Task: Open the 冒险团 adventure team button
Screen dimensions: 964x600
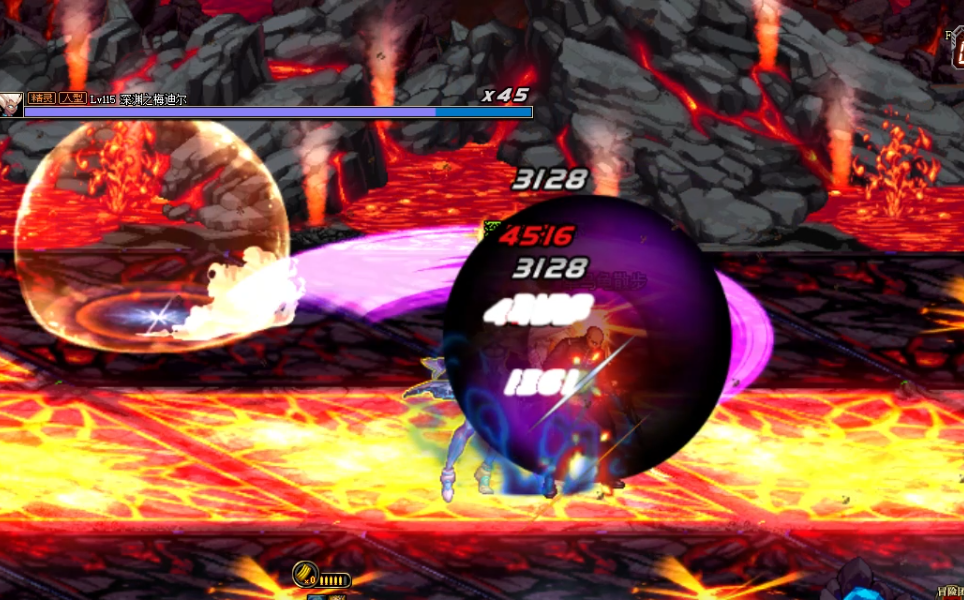Action: pos(948,593)
